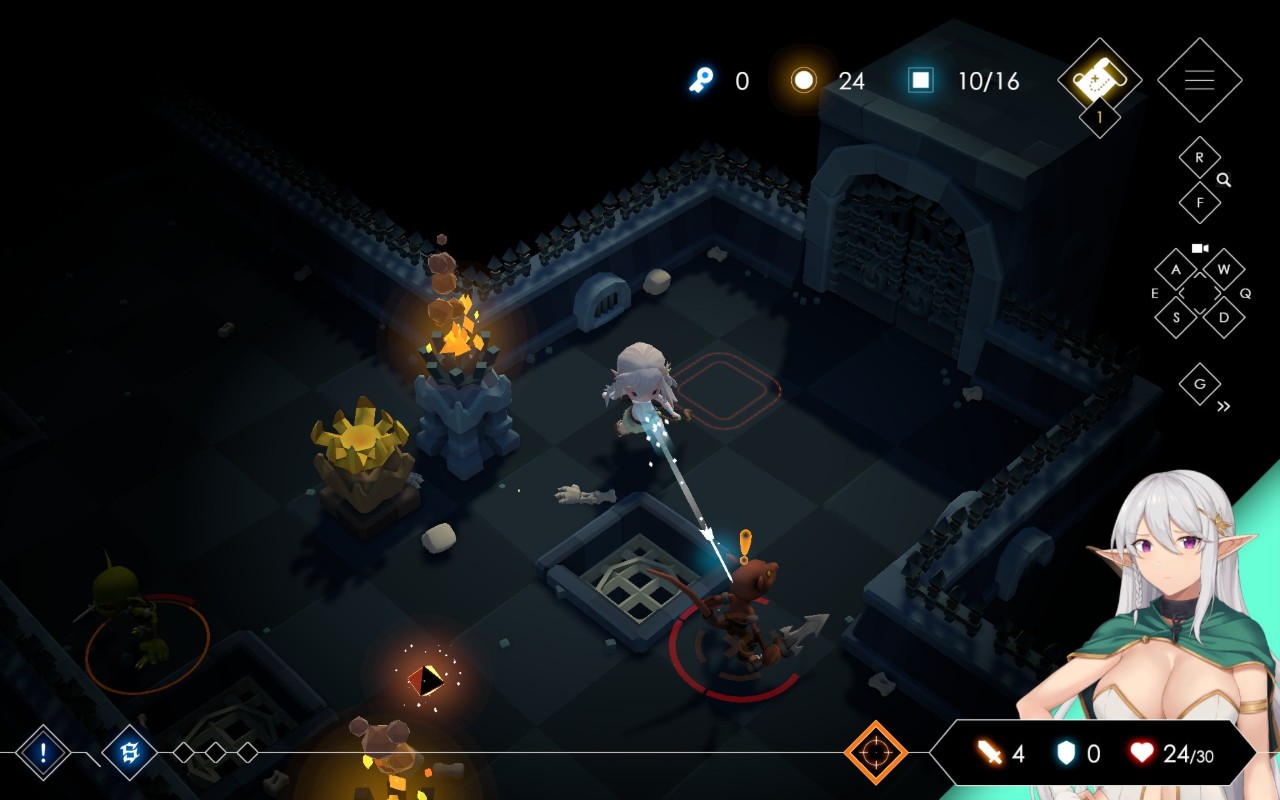Open the glowing treasure map scroll
This screenshot has height=800, width=1280.
[x=1099, y=76]
